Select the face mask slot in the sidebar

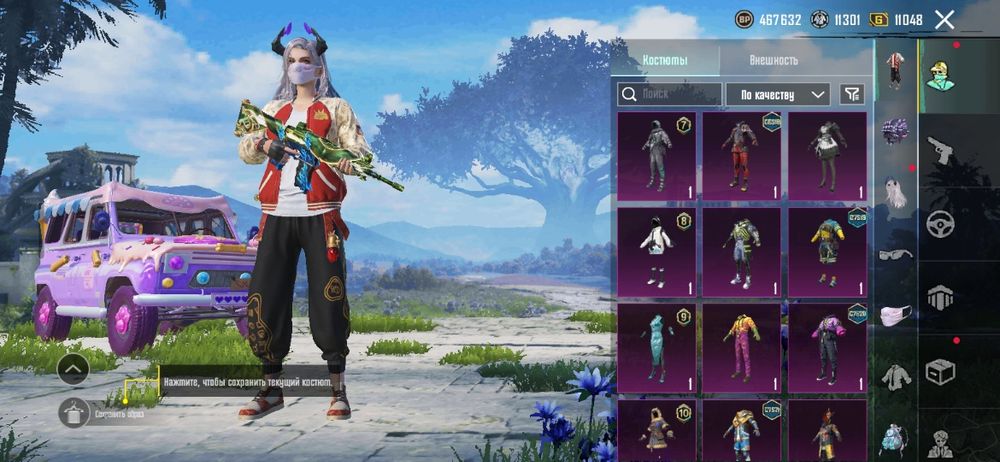point(895,315)
